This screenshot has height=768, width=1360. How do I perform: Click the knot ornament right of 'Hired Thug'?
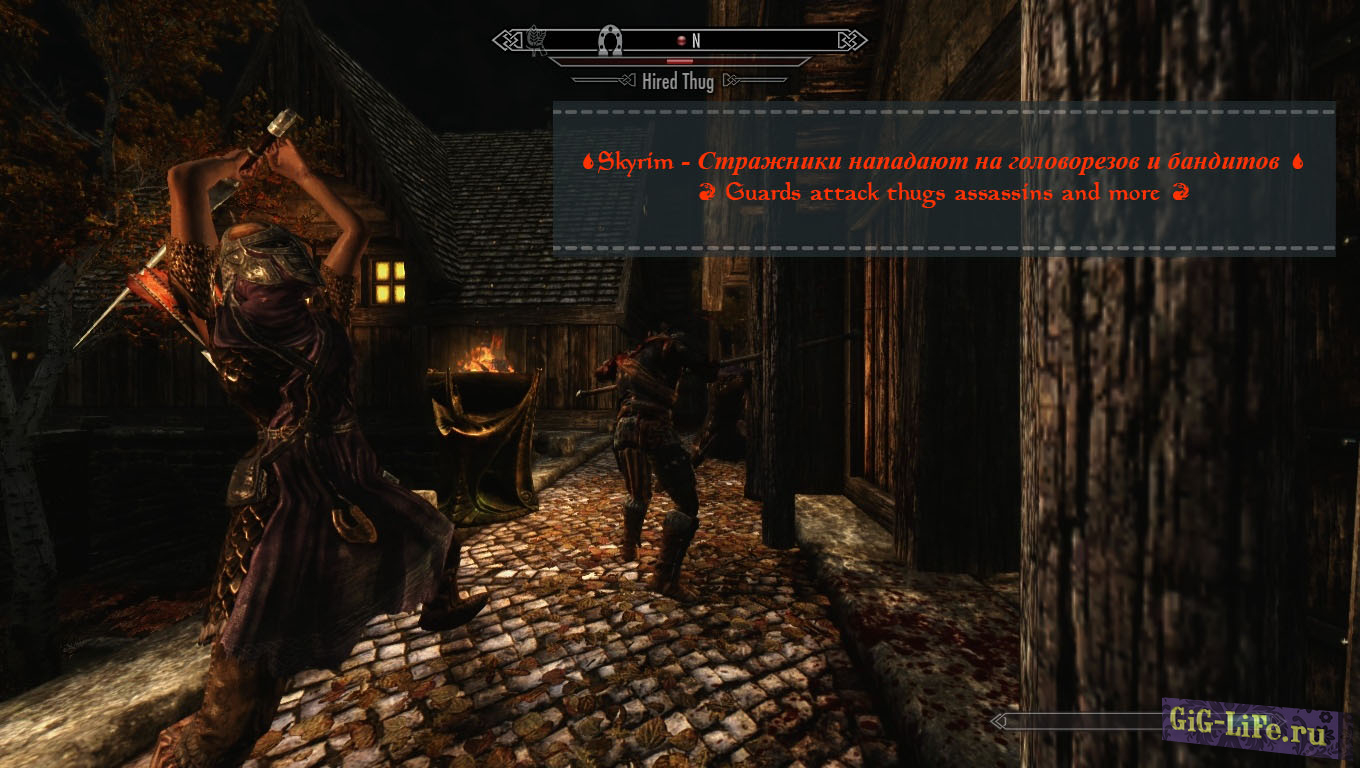pyautogui.click(x=733, y=80)
